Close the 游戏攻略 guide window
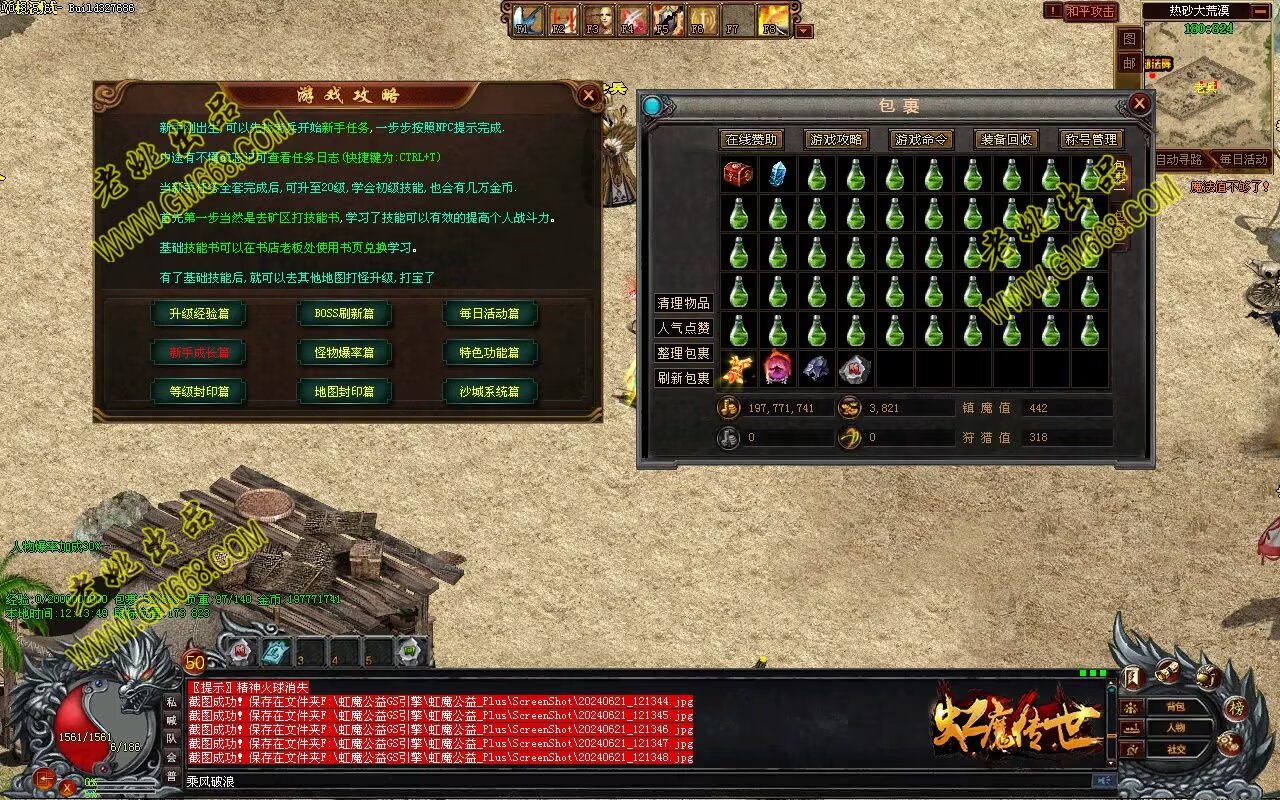 [588, 95]
